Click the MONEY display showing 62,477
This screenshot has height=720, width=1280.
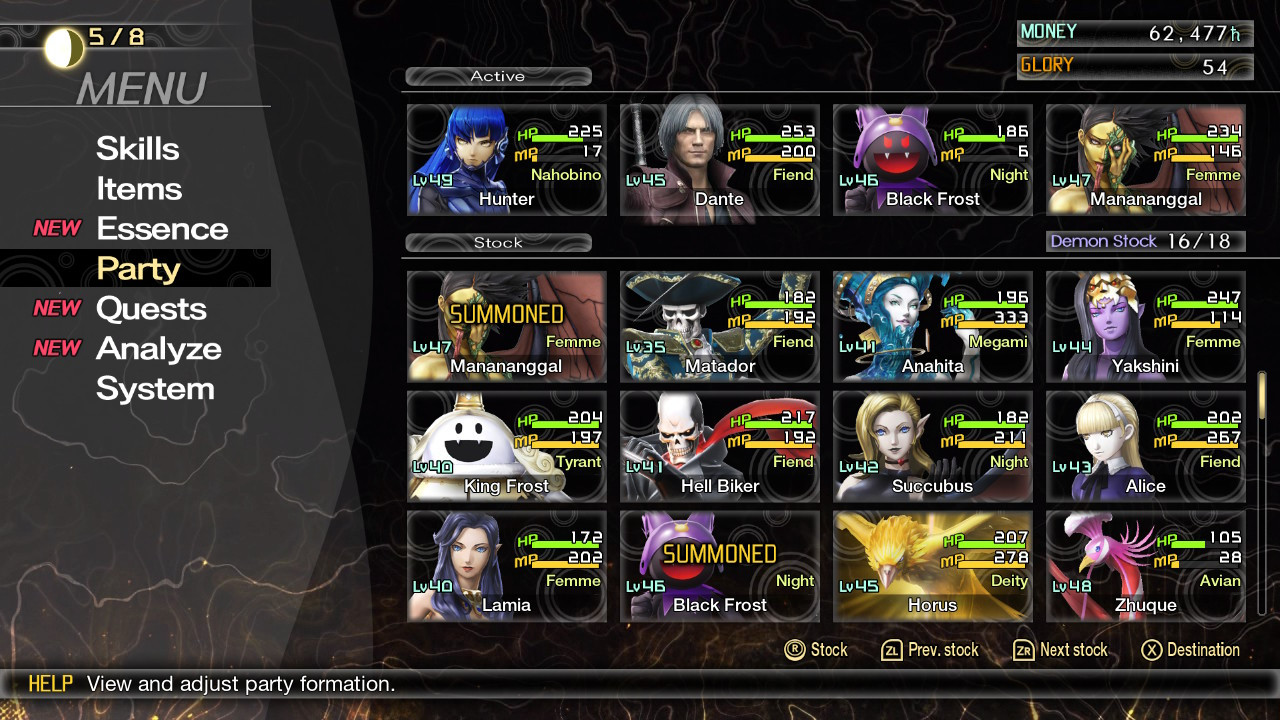pyautogui.click(x=1135, y=32)
